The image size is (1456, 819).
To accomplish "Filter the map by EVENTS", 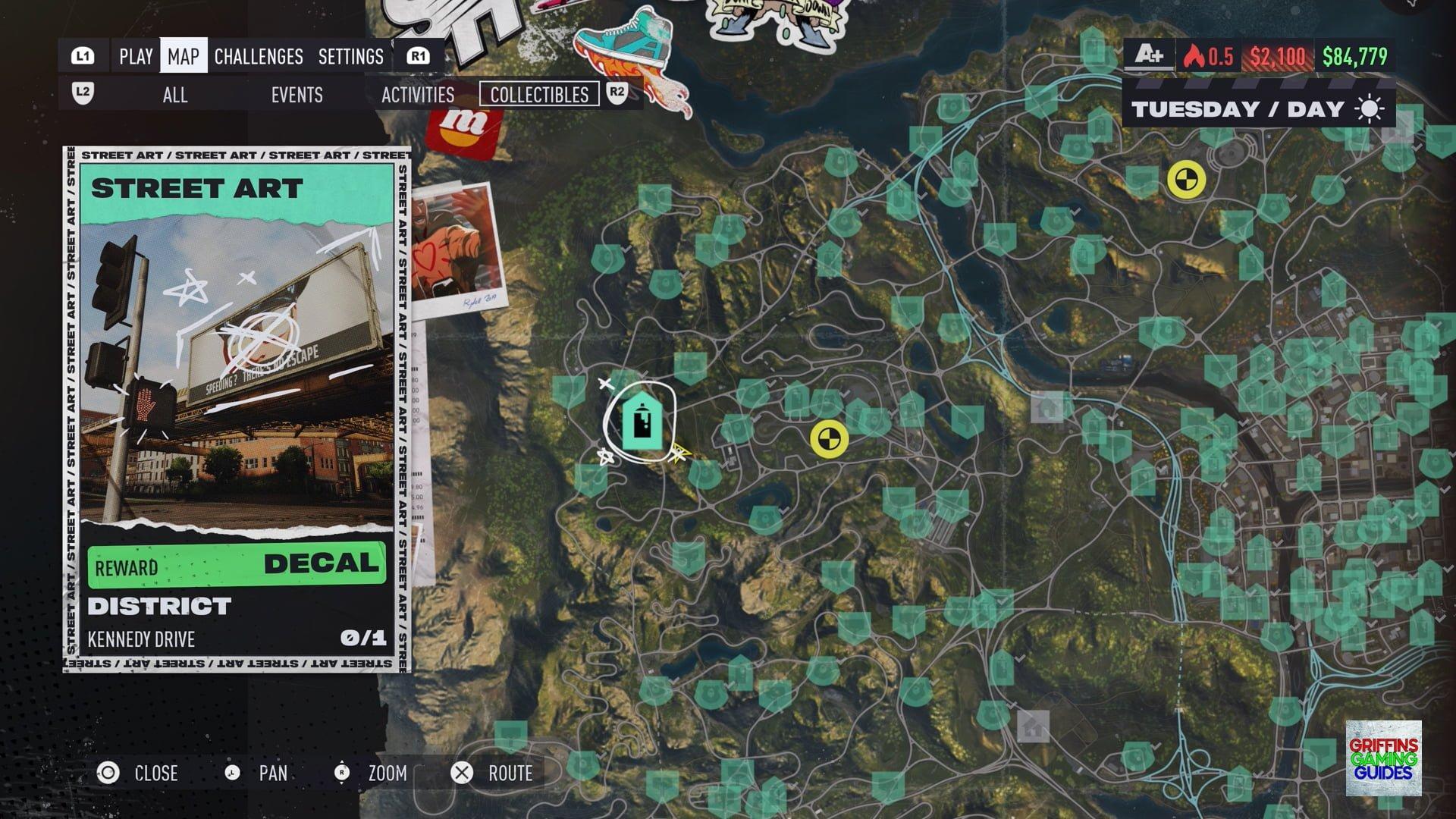I will [297, 95].
